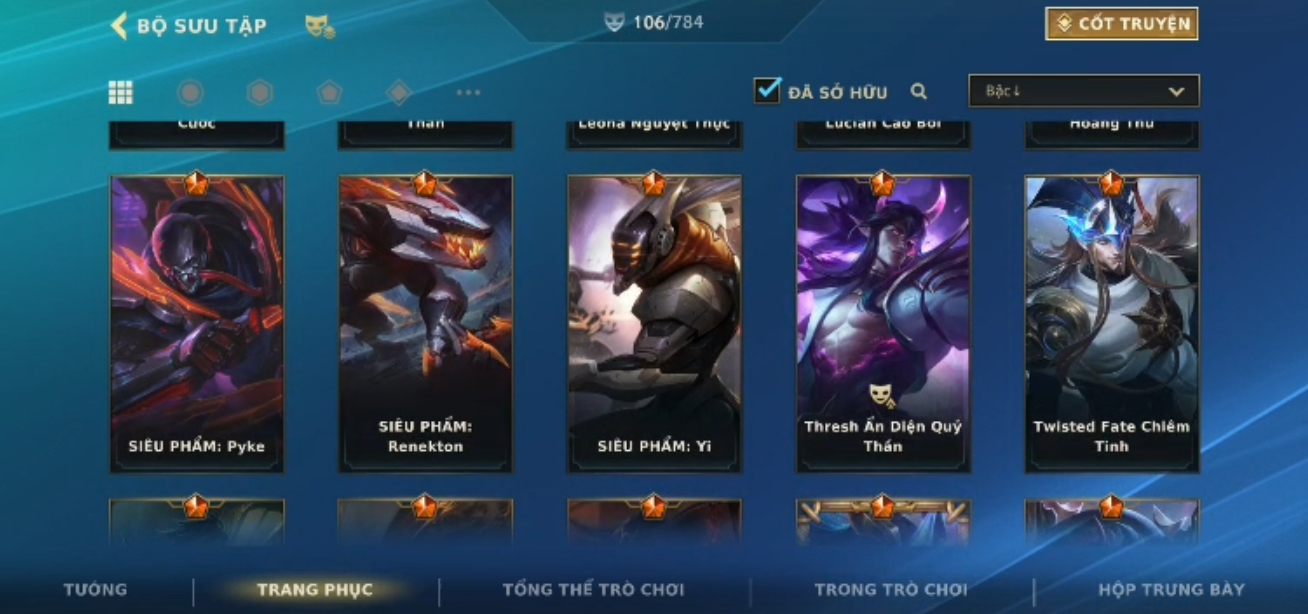Select the grid all-skins filter icon
Screen dimensions: 1308x614
tap(121, 93)
